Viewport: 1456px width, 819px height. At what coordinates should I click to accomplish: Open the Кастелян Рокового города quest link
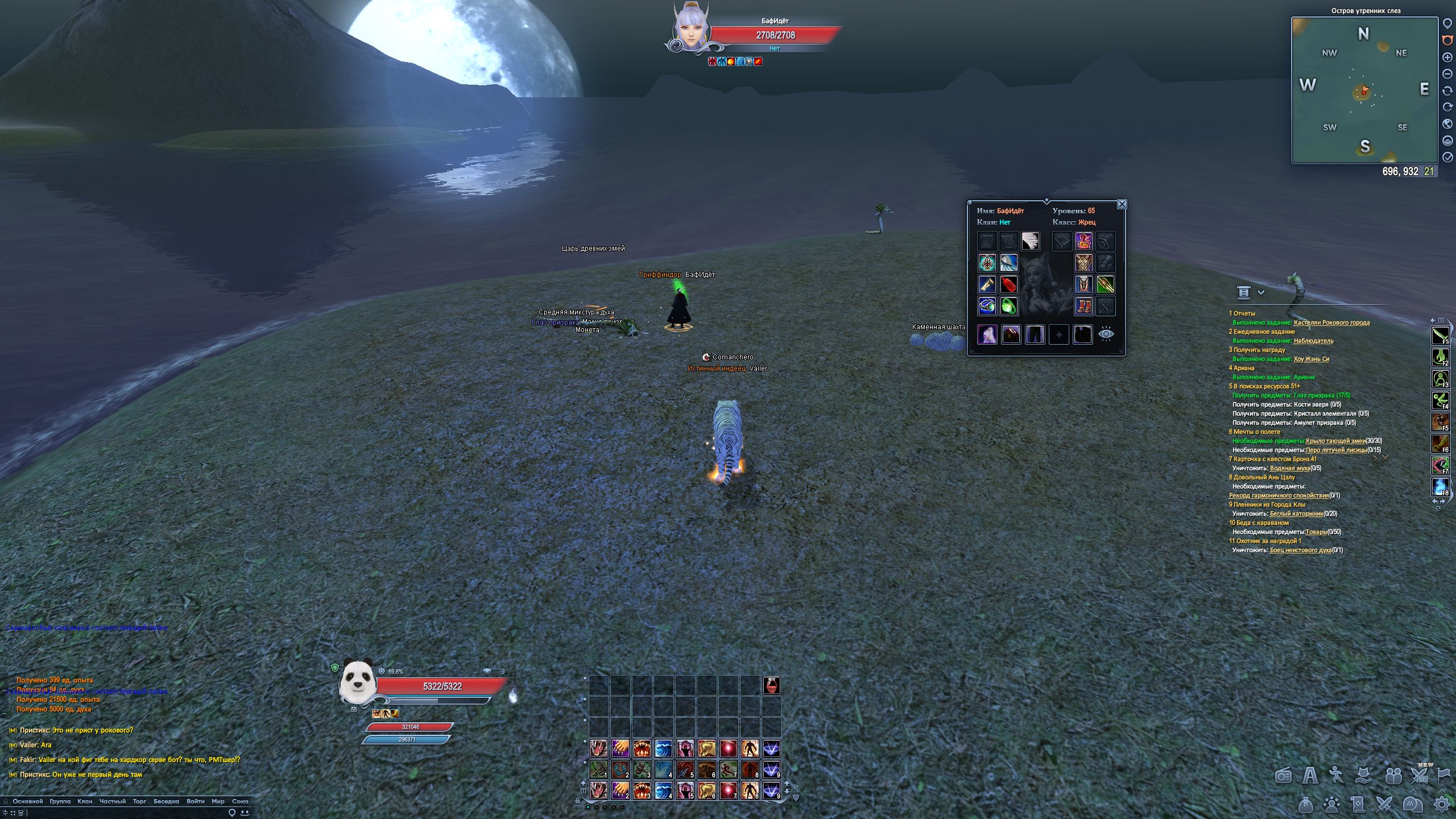pyautogui.click(x=1331, y=322)
